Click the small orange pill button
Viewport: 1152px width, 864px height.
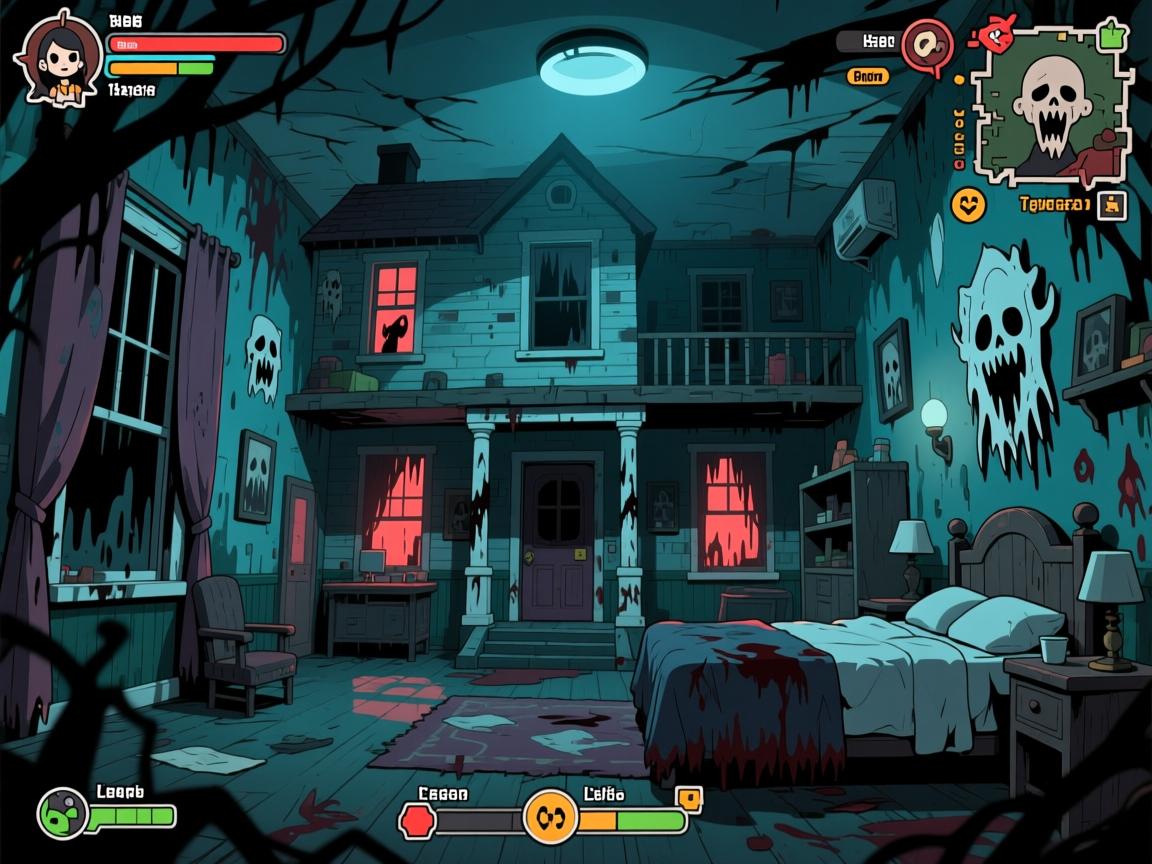(x=867, y=75)
